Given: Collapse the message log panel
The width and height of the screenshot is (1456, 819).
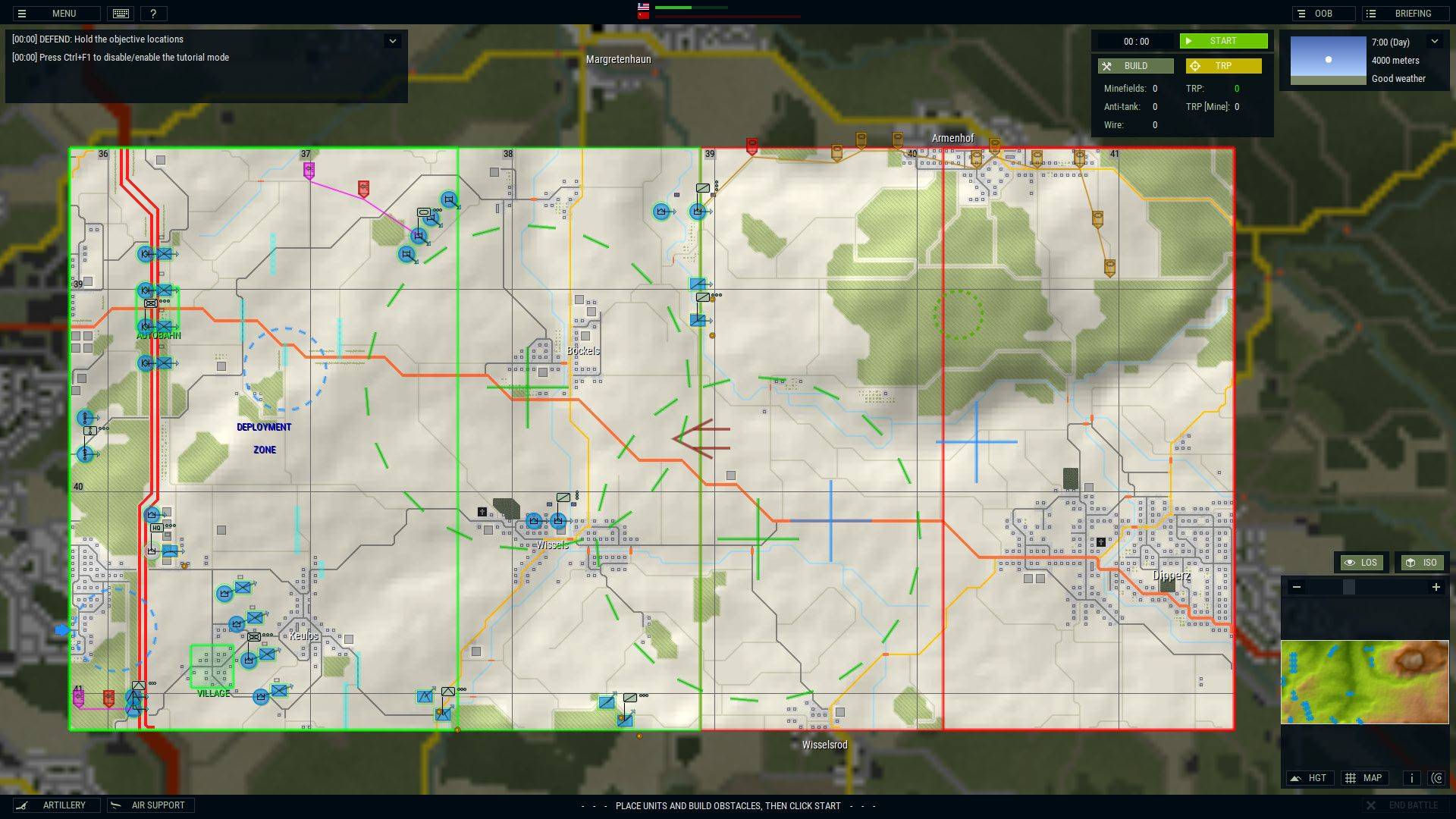Looking at the screenshot, I should (392, 41).
